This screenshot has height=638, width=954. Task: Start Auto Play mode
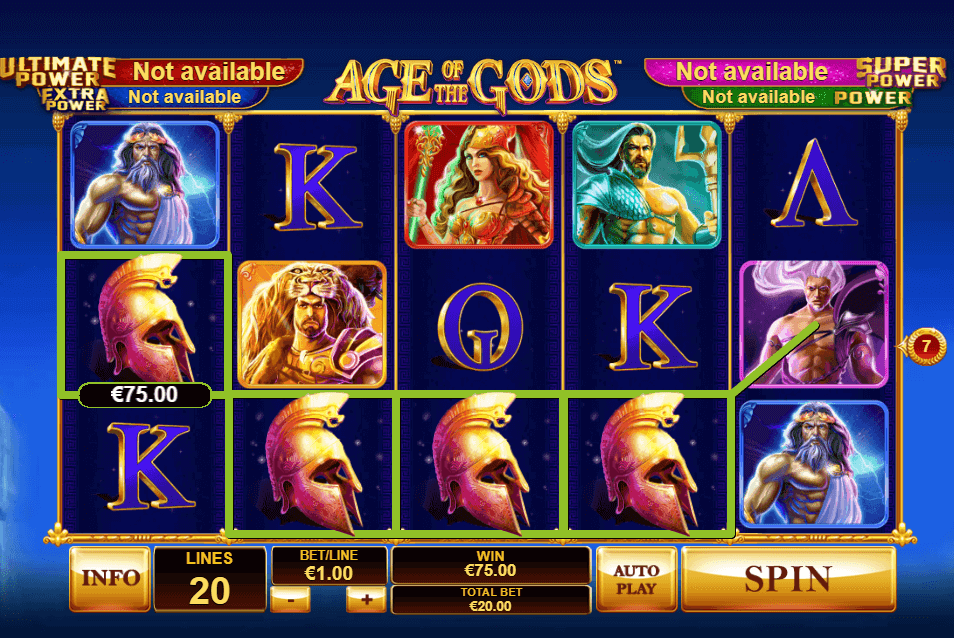[636, 578]
